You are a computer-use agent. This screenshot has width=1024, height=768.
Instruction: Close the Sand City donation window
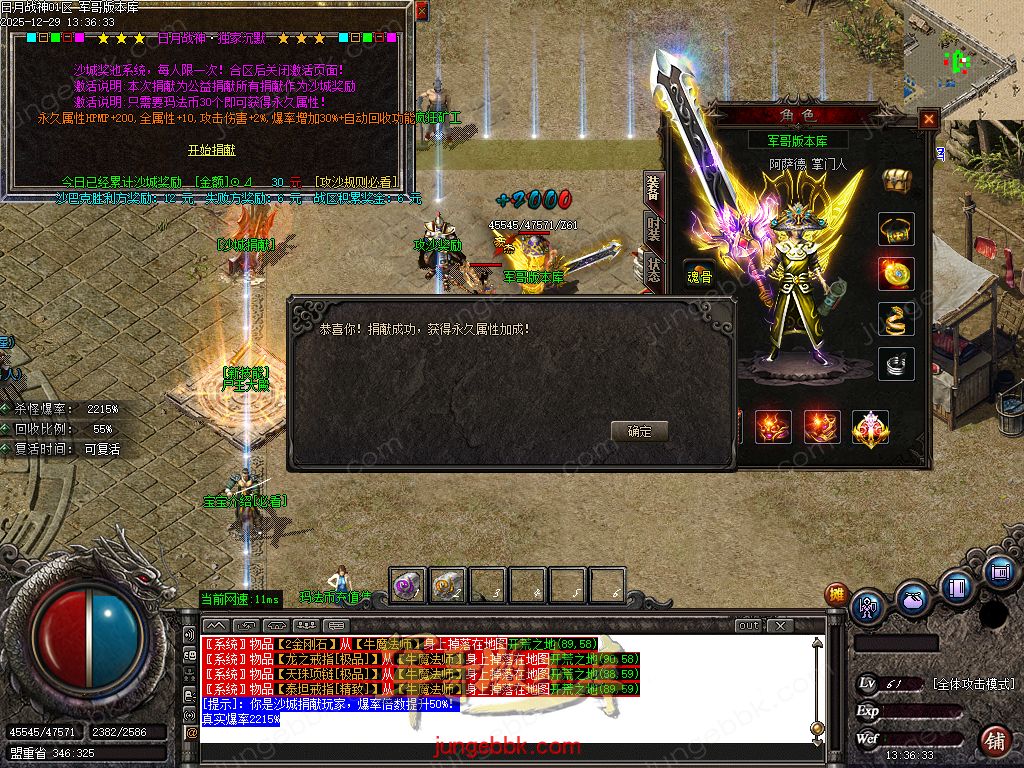coord(421,11)
